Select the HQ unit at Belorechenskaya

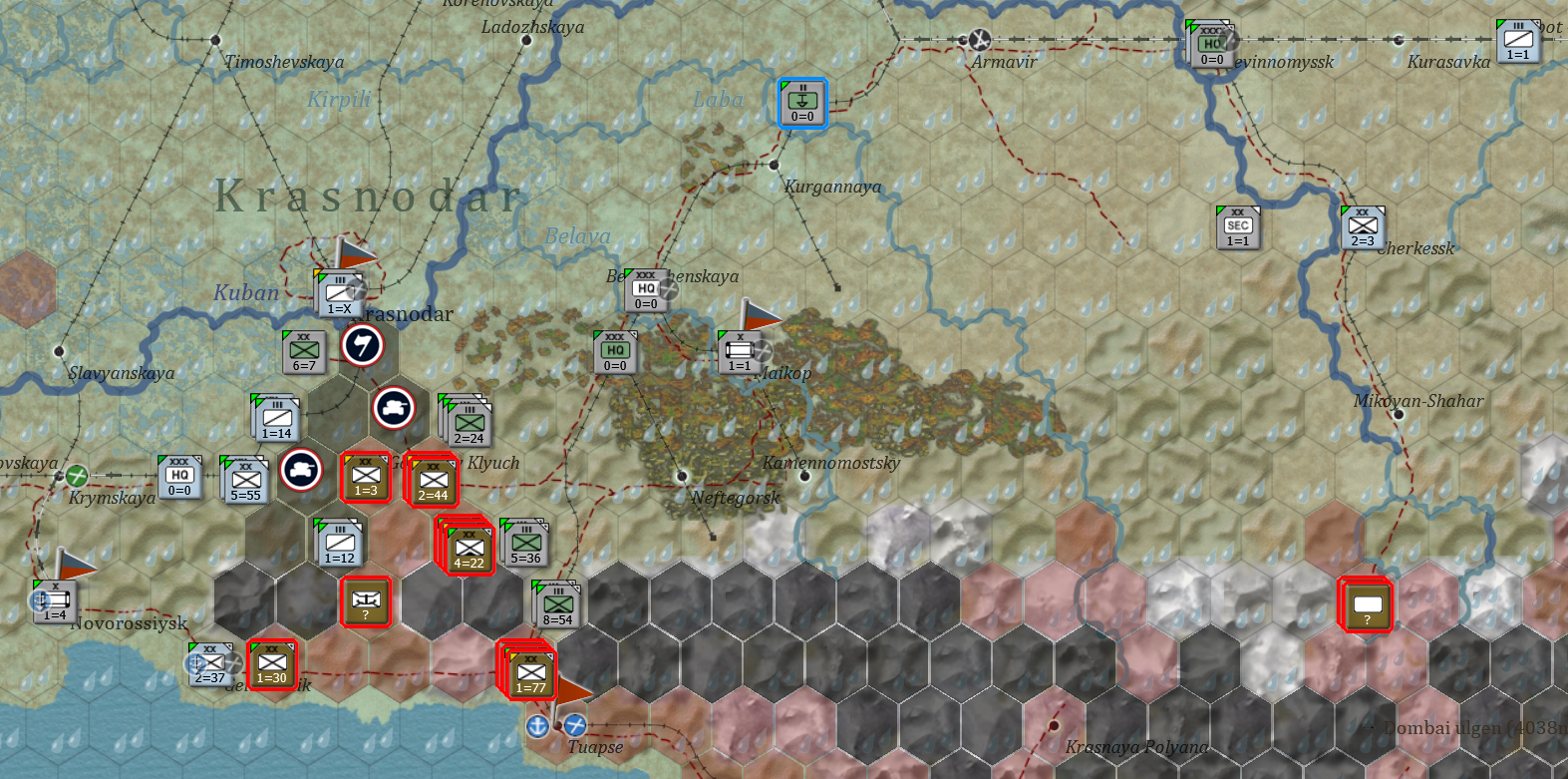646,288
